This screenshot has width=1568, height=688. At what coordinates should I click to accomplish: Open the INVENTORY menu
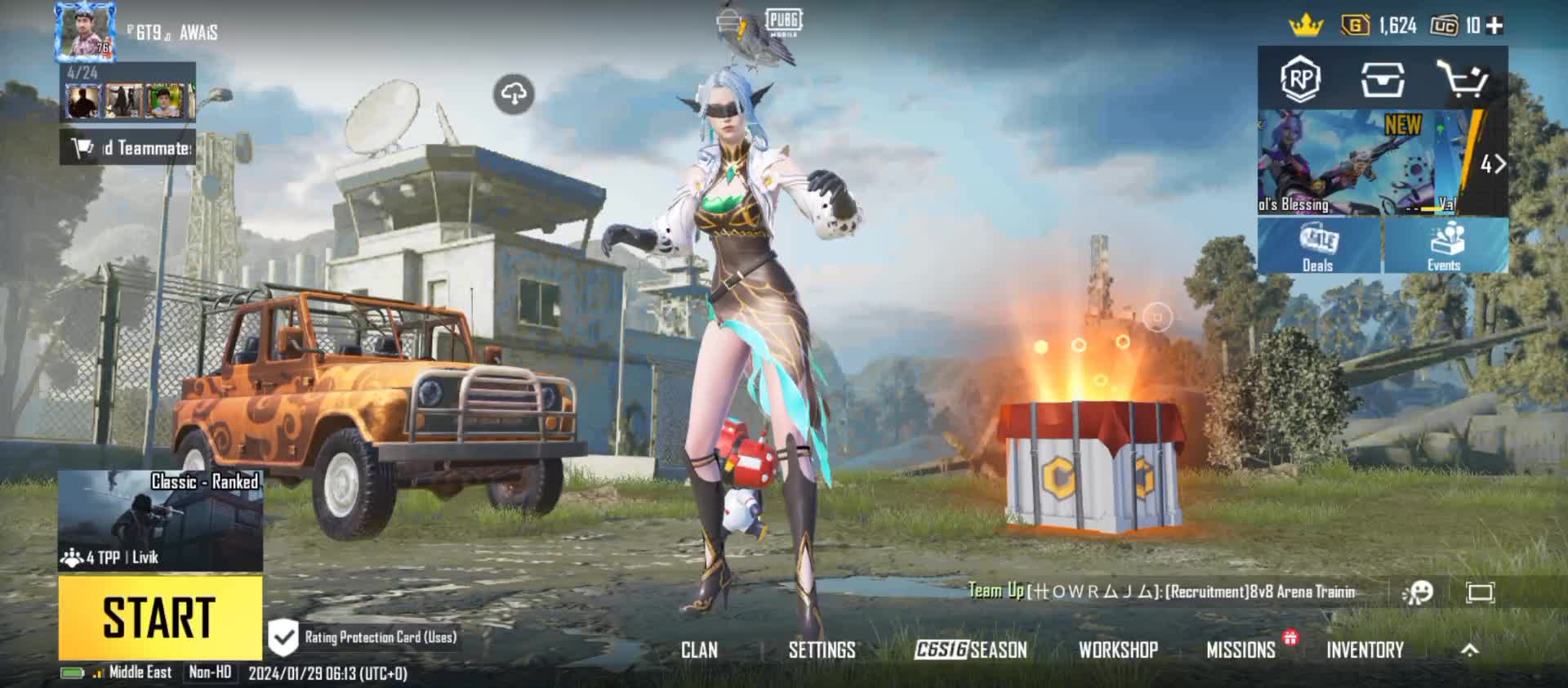[1365, 650]
